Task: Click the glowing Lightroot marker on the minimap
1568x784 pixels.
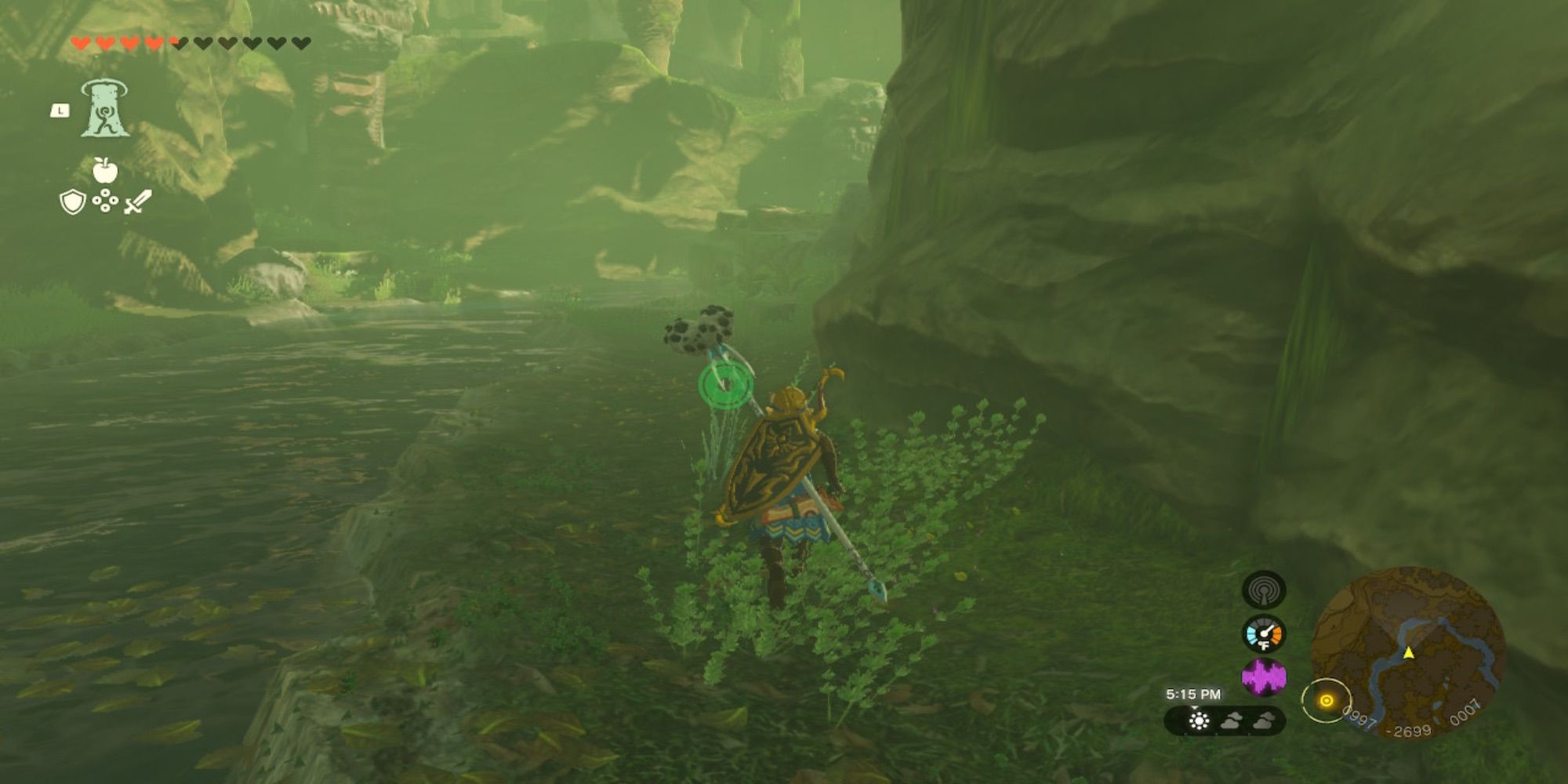Action: (x=1327, y=699)
